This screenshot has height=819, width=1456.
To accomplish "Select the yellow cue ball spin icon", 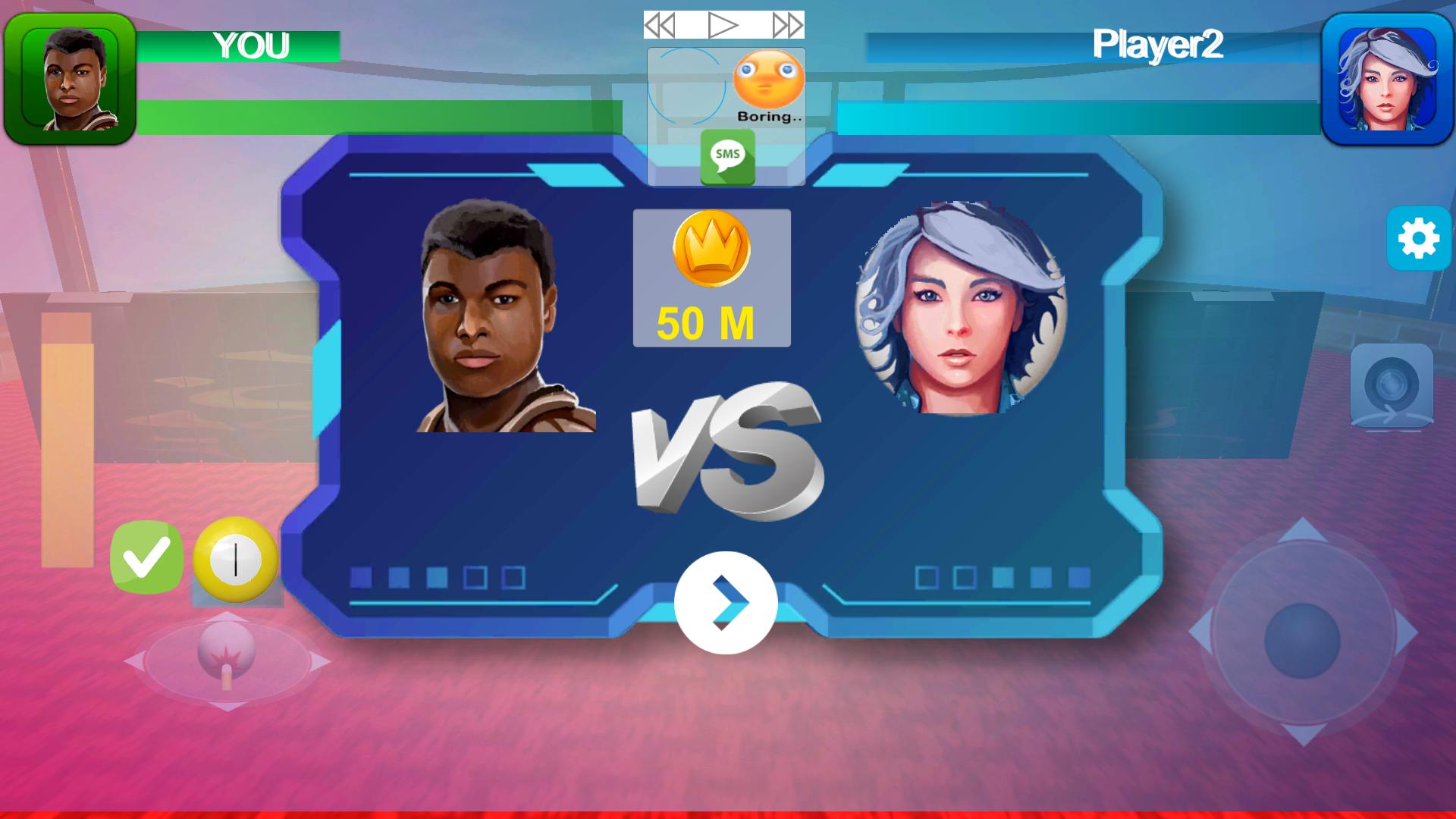I will click(x=236, y=560).
